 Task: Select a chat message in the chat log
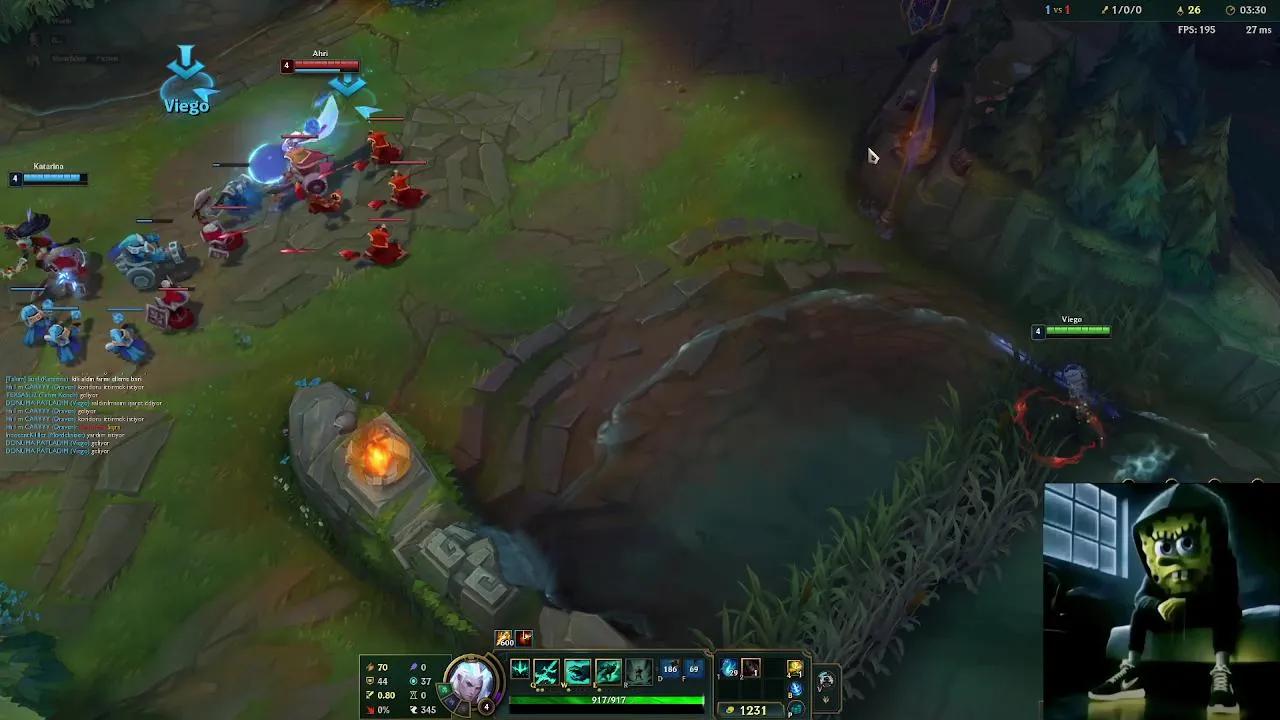click(60, 420)
